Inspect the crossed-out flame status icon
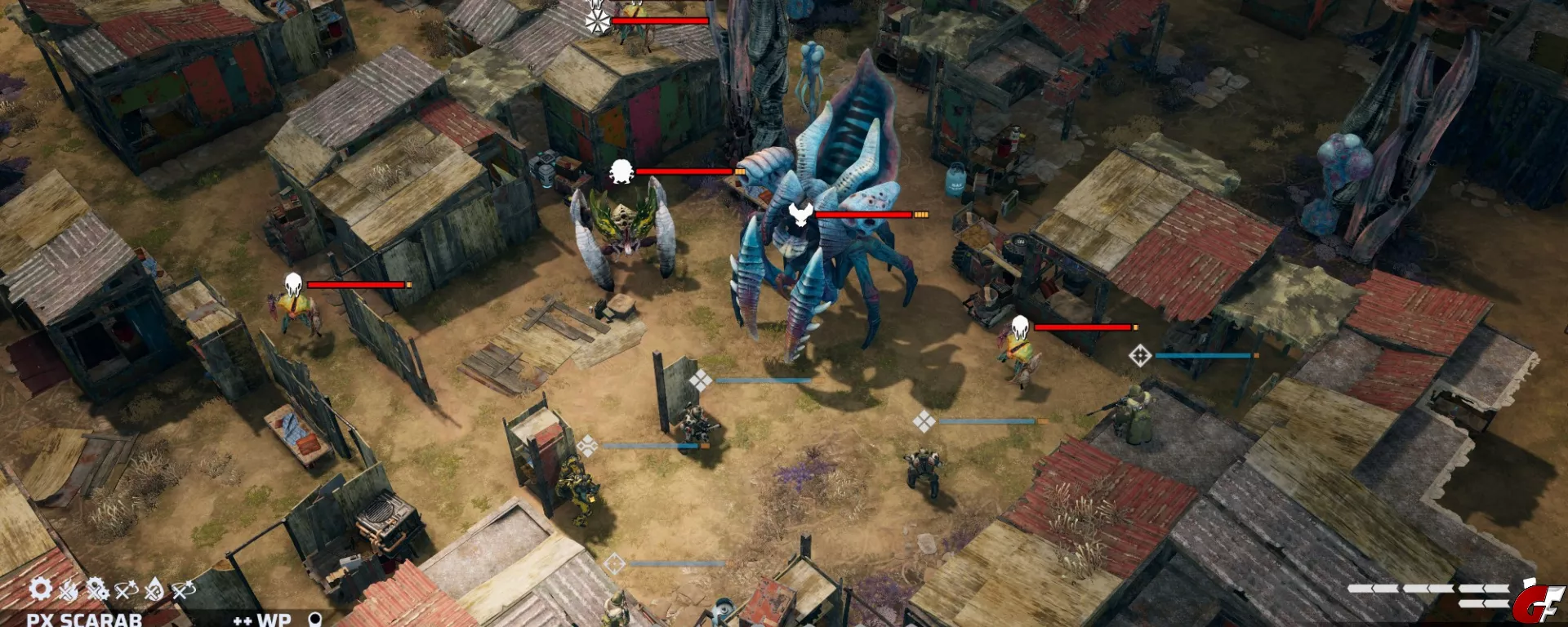The image size is (1568, 627). [69, 589]
